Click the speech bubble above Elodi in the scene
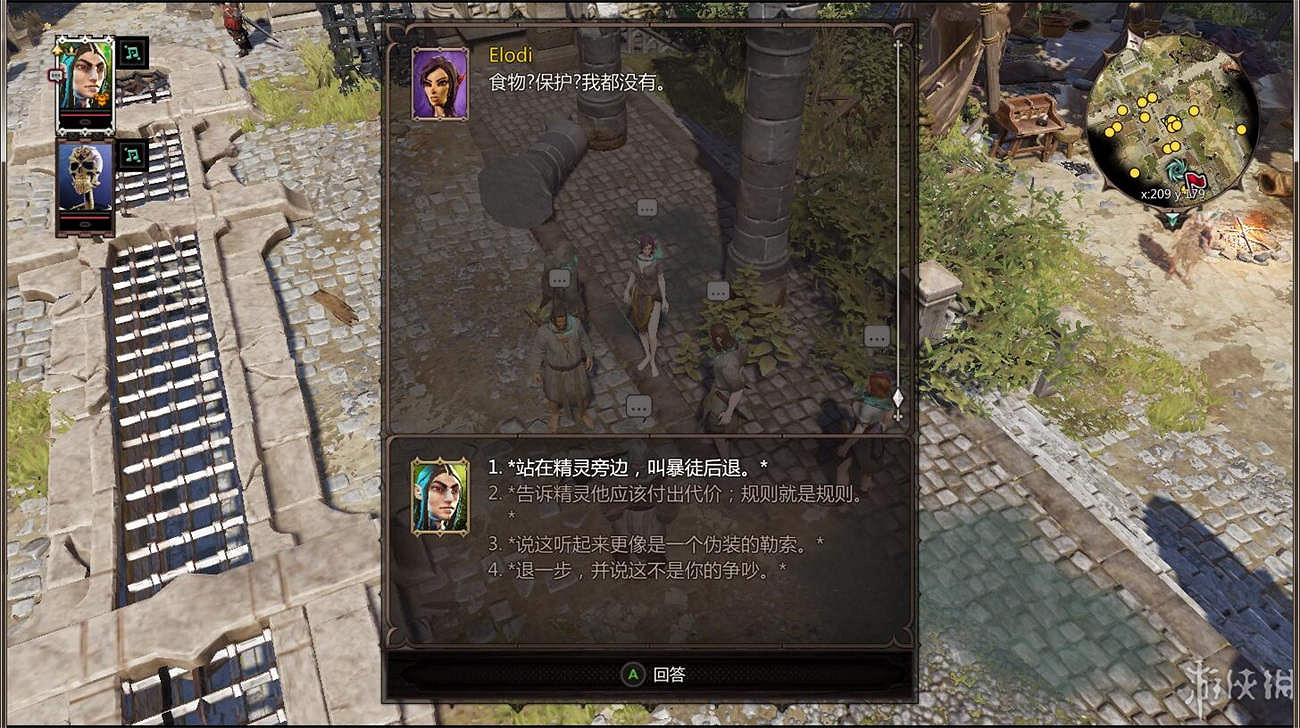The width and height of the screenshot is (1300, 728). click(x=645, y=209)
